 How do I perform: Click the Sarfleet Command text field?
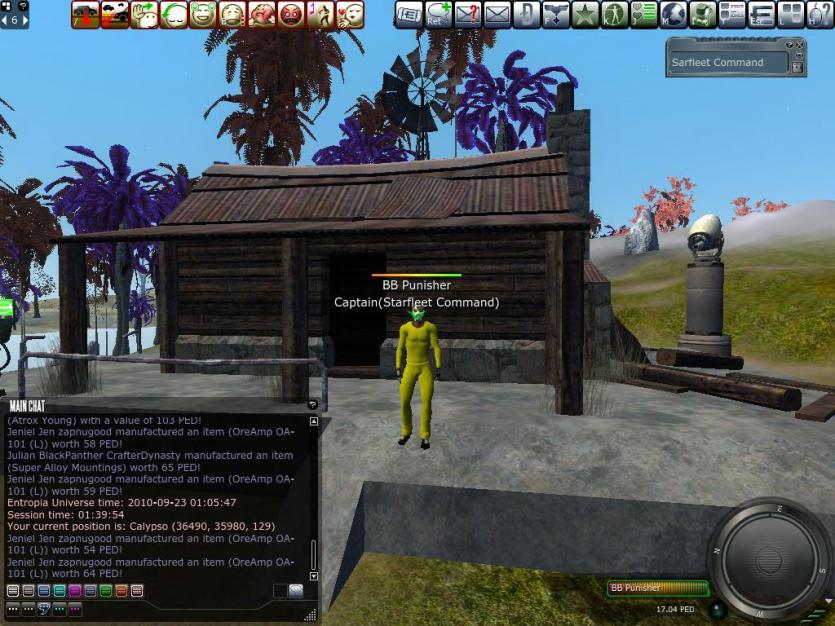click(x=727, y=63)
